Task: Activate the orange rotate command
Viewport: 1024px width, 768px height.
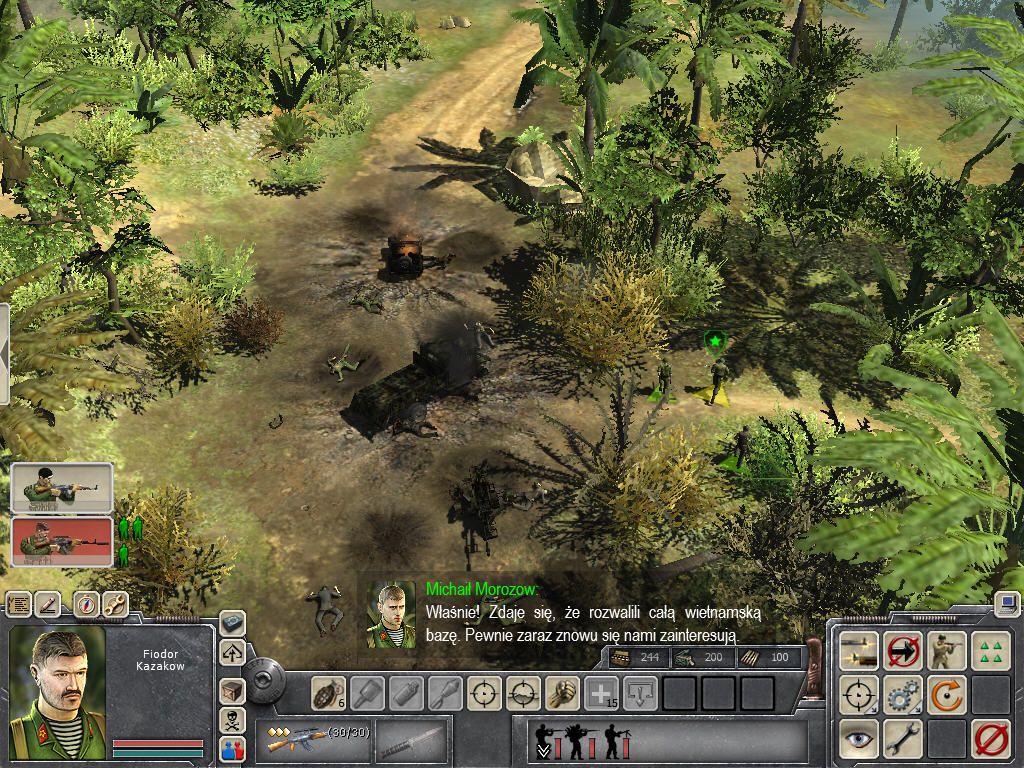Action: (x=946, y=694)
